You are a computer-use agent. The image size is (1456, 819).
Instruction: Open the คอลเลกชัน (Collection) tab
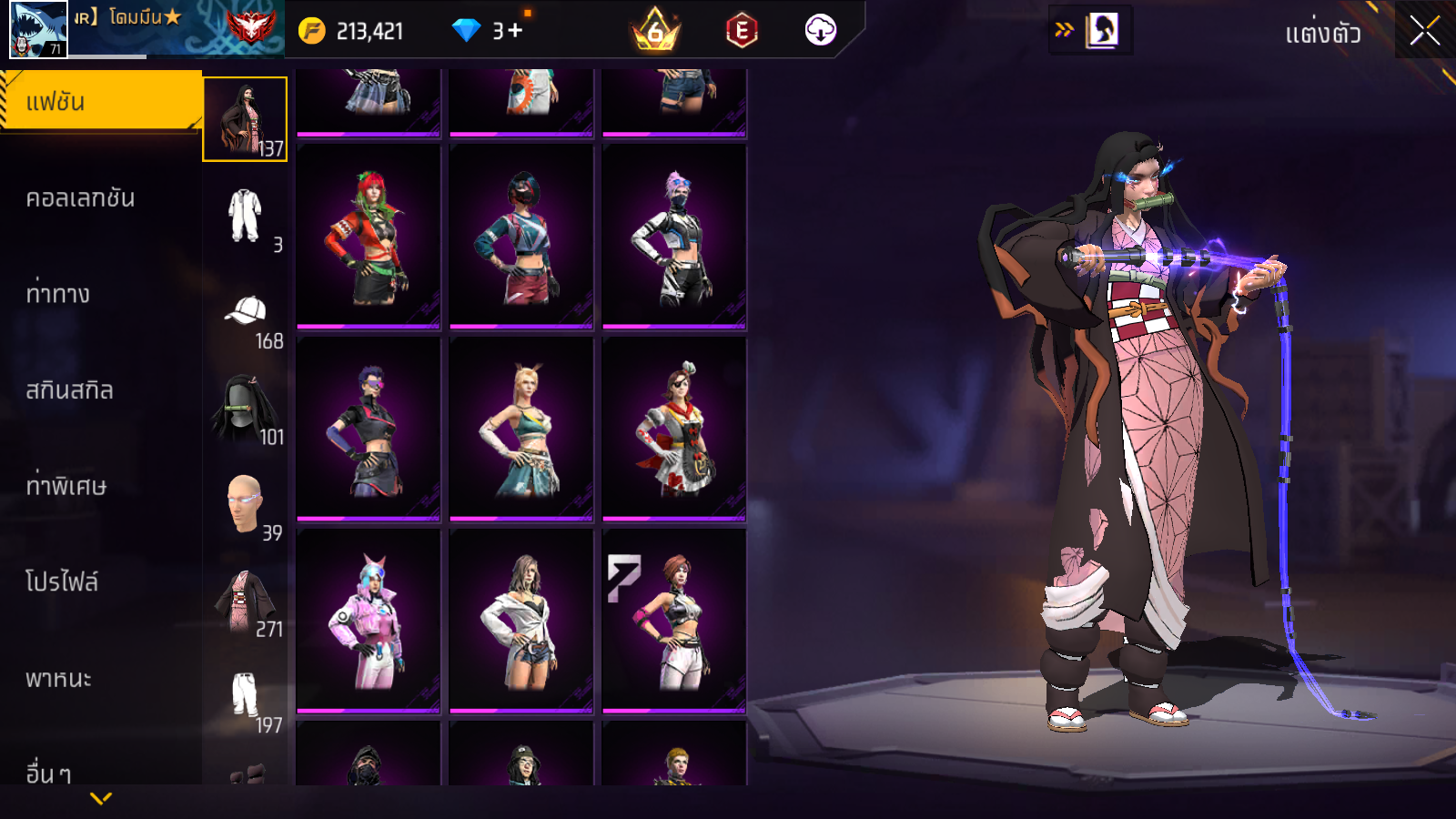click(80, 198)
